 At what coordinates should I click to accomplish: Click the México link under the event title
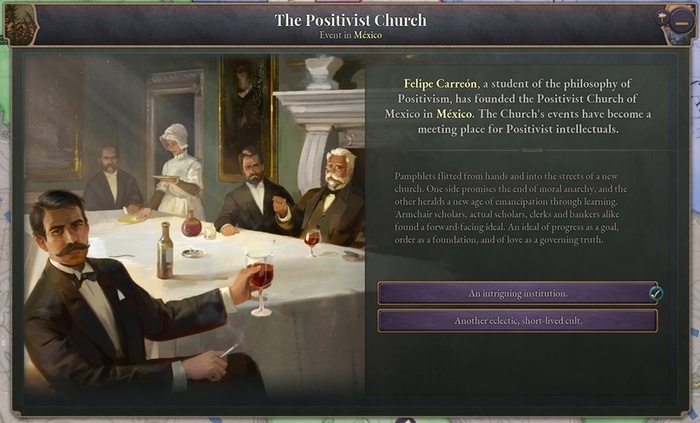click(x=367, y=35)
